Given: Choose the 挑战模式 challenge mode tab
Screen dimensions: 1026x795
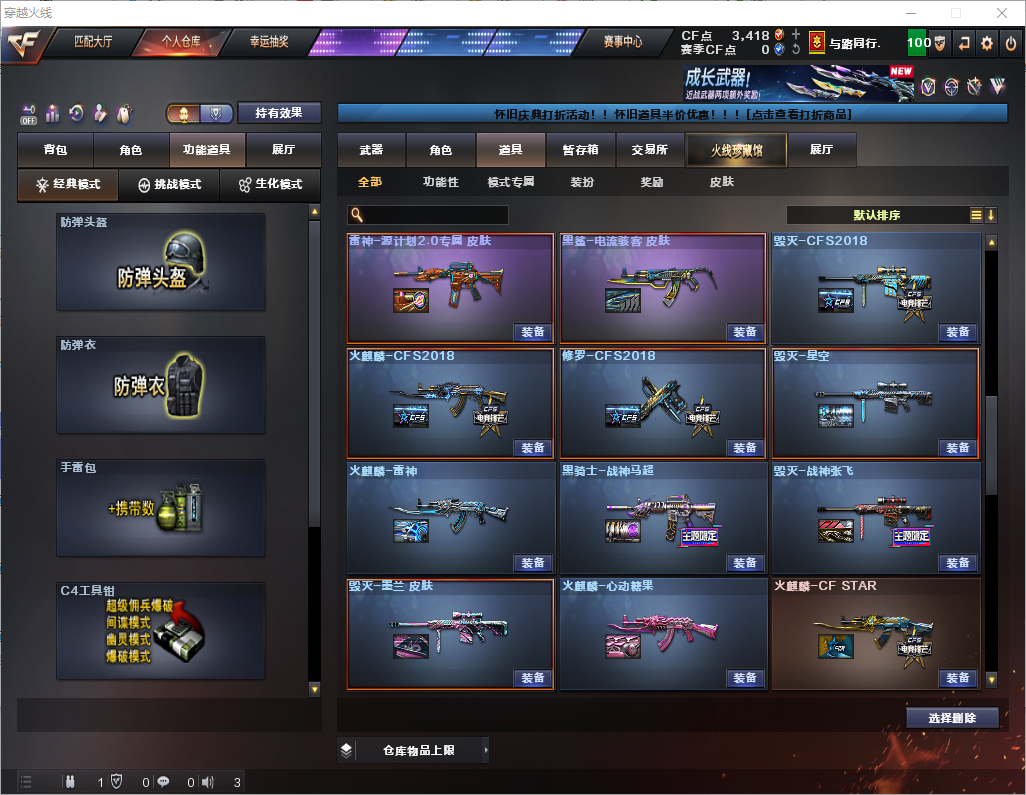Looking at the screenshot, I should click(x=170, y=185).
